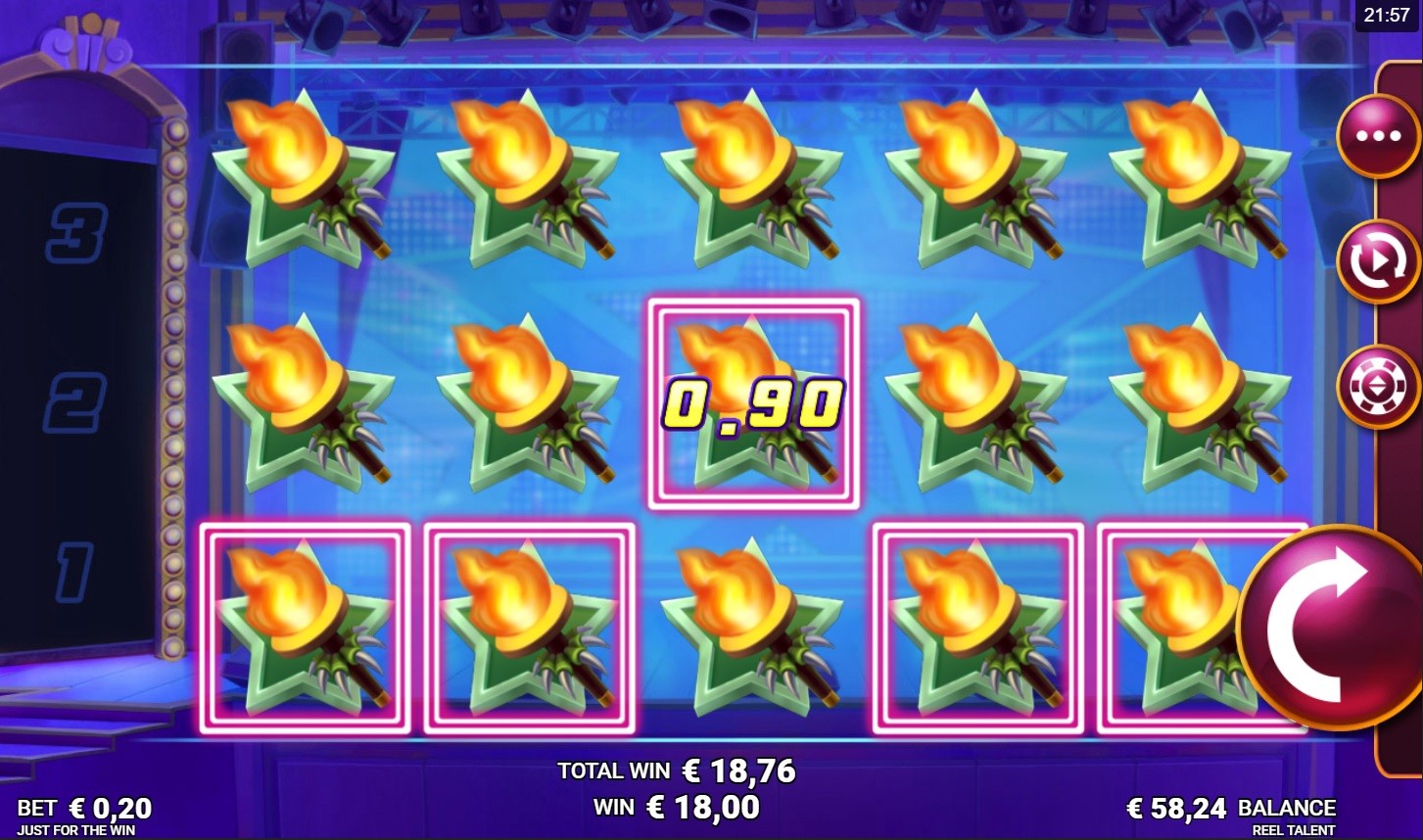Activate the autoplay button
The width and height of the screenshot is (1423, 840).
coord(1378,261)
